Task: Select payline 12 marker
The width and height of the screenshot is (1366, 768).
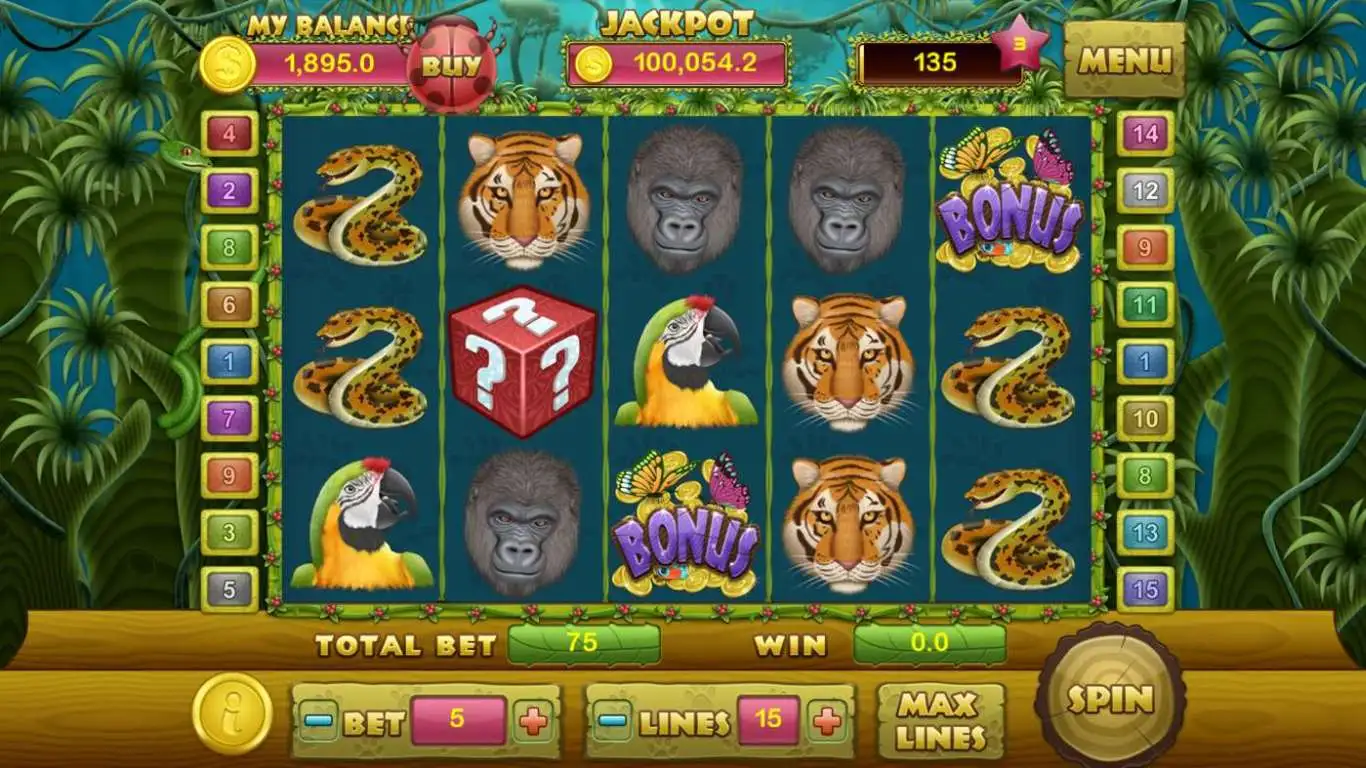Action: pyautogui.click(x=1145, y=190)
